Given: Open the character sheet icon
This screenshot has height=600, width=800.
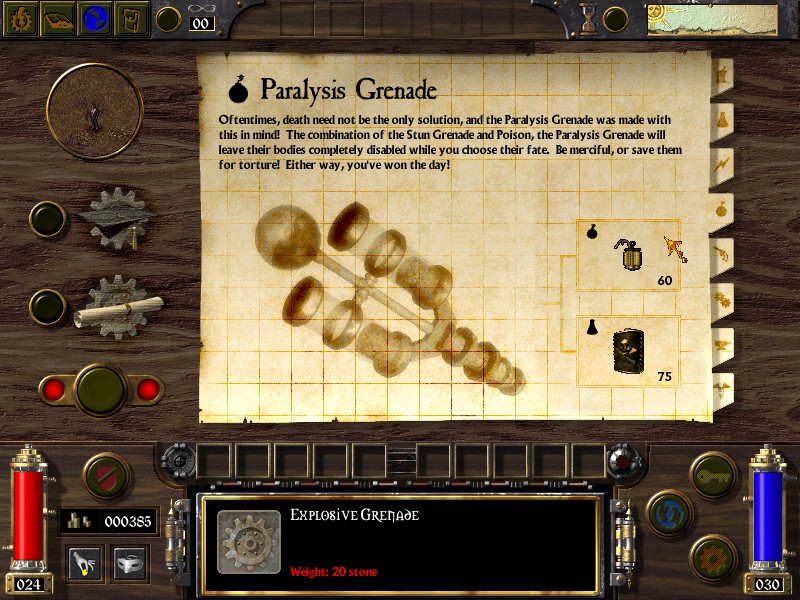Looking at the screenshot, I should 19,19.
